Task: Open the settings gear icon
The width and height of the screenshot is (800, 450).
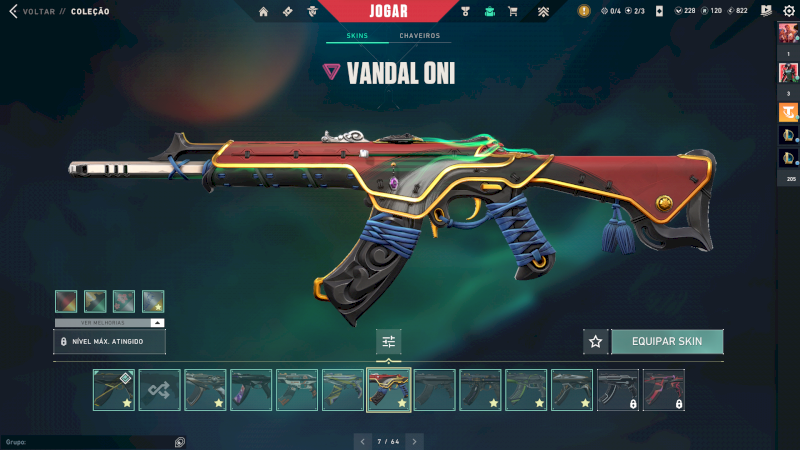Action: point(788,11)
